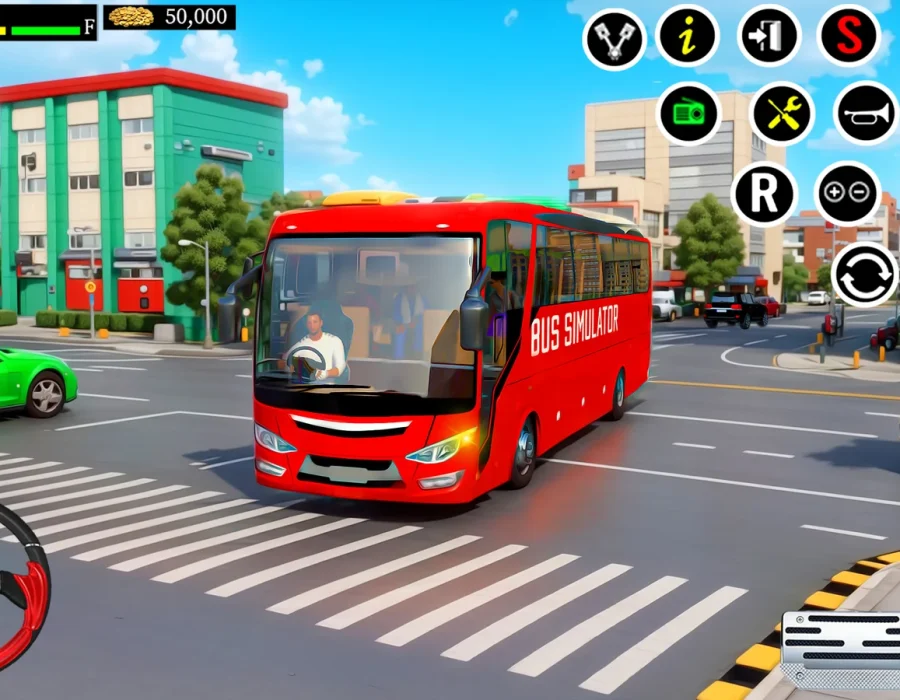Shift into reverse with the R button
900x700 pixels.
764,194
